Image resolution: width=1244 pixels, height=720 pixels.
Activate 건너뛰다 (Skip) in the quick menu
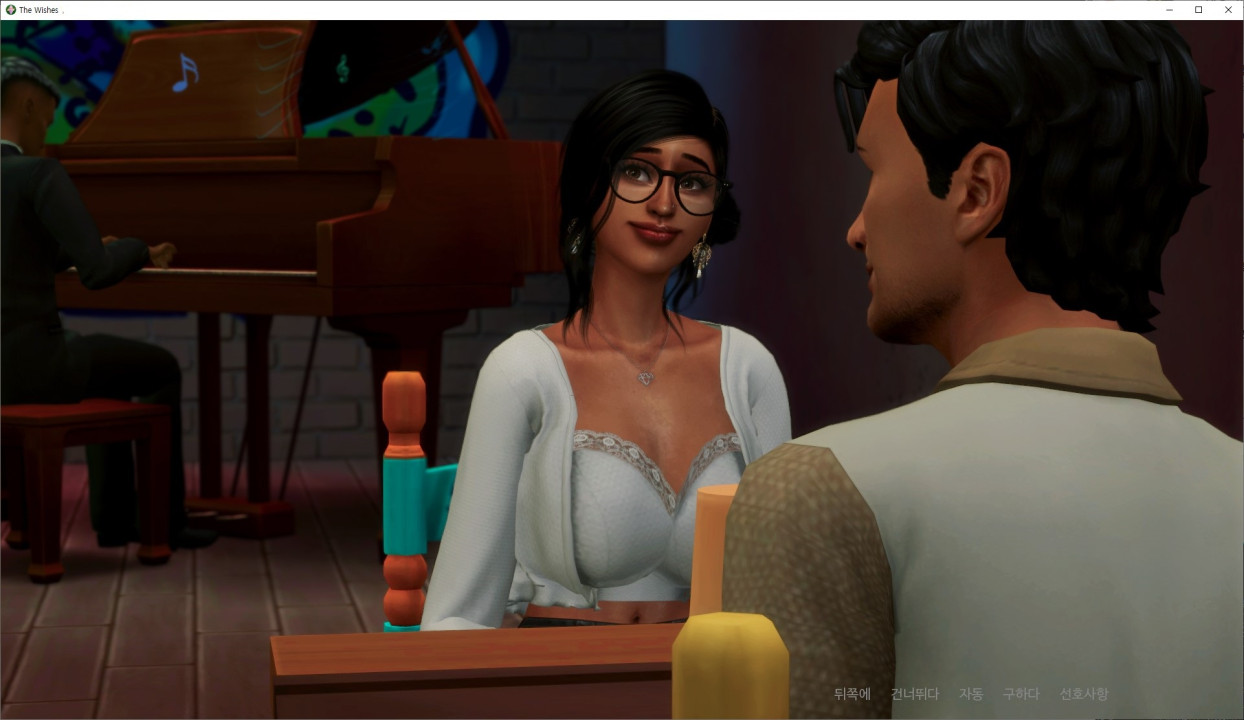tap(914, 694)
